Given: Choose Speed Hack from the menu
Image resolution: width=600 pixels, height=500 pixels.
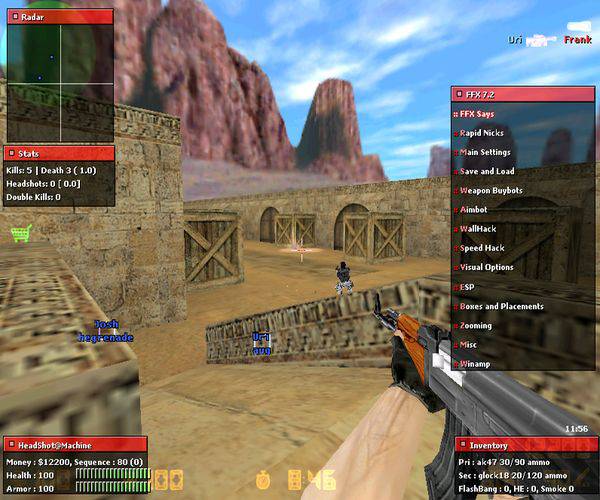Looking at the screenshot, I should tap(482, 248).
